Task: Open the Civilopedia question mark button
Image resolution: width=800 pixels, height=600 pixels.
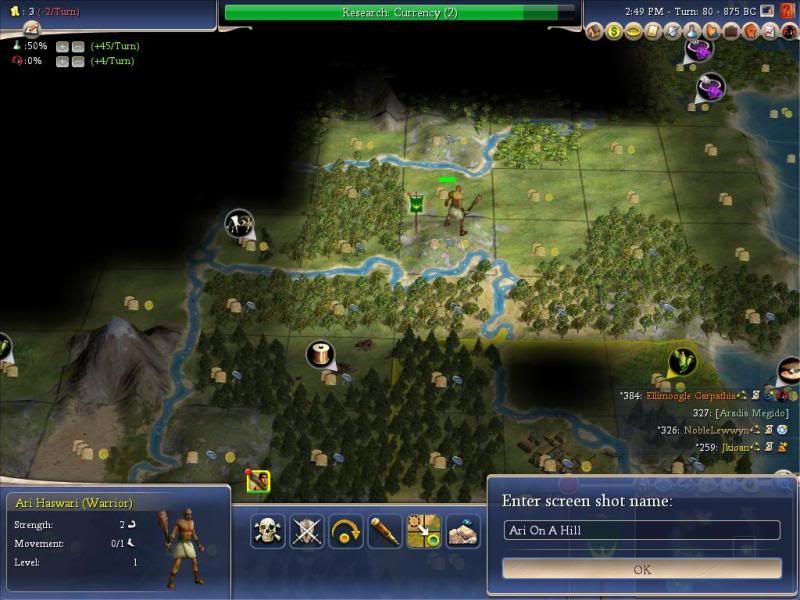Action: (x=787, y=10)
